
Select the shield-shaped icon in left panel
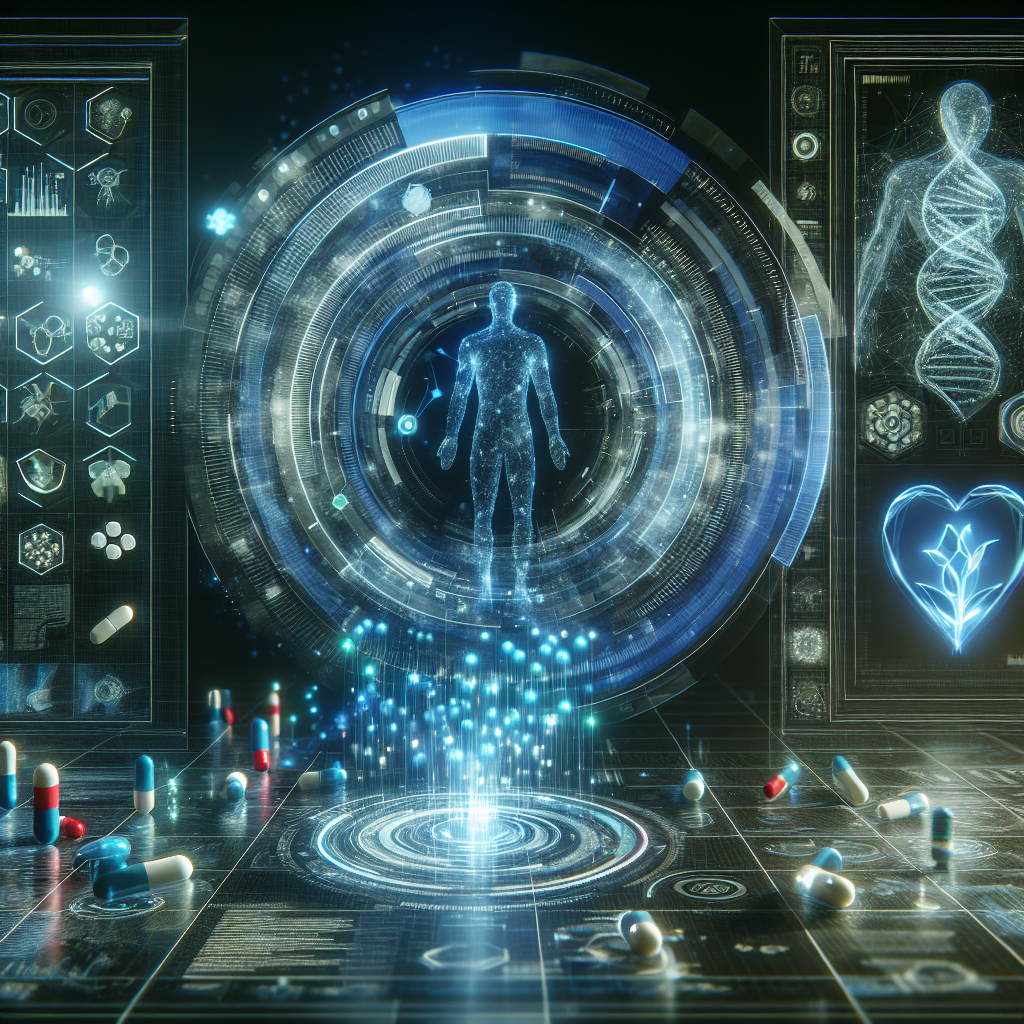42,471
